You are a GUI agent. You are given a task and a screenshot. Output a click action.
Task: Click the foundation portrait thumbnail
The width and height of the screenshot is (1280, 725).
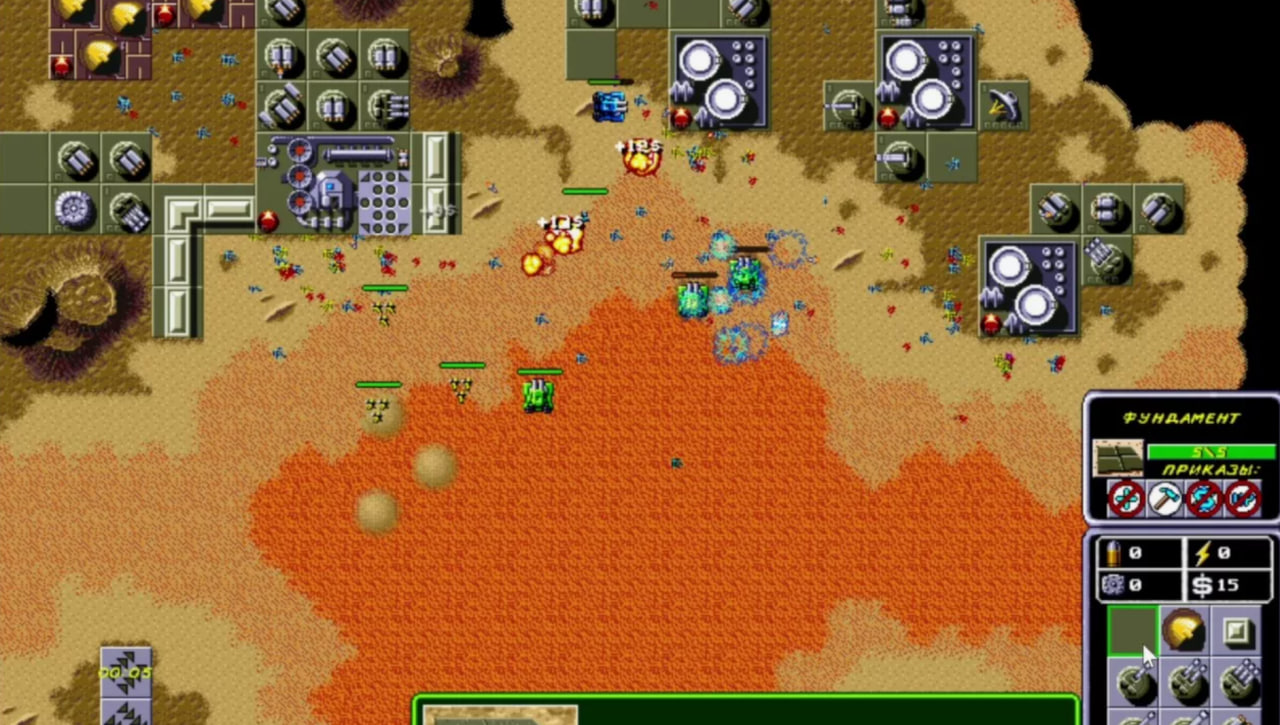tap(1117, 458)
